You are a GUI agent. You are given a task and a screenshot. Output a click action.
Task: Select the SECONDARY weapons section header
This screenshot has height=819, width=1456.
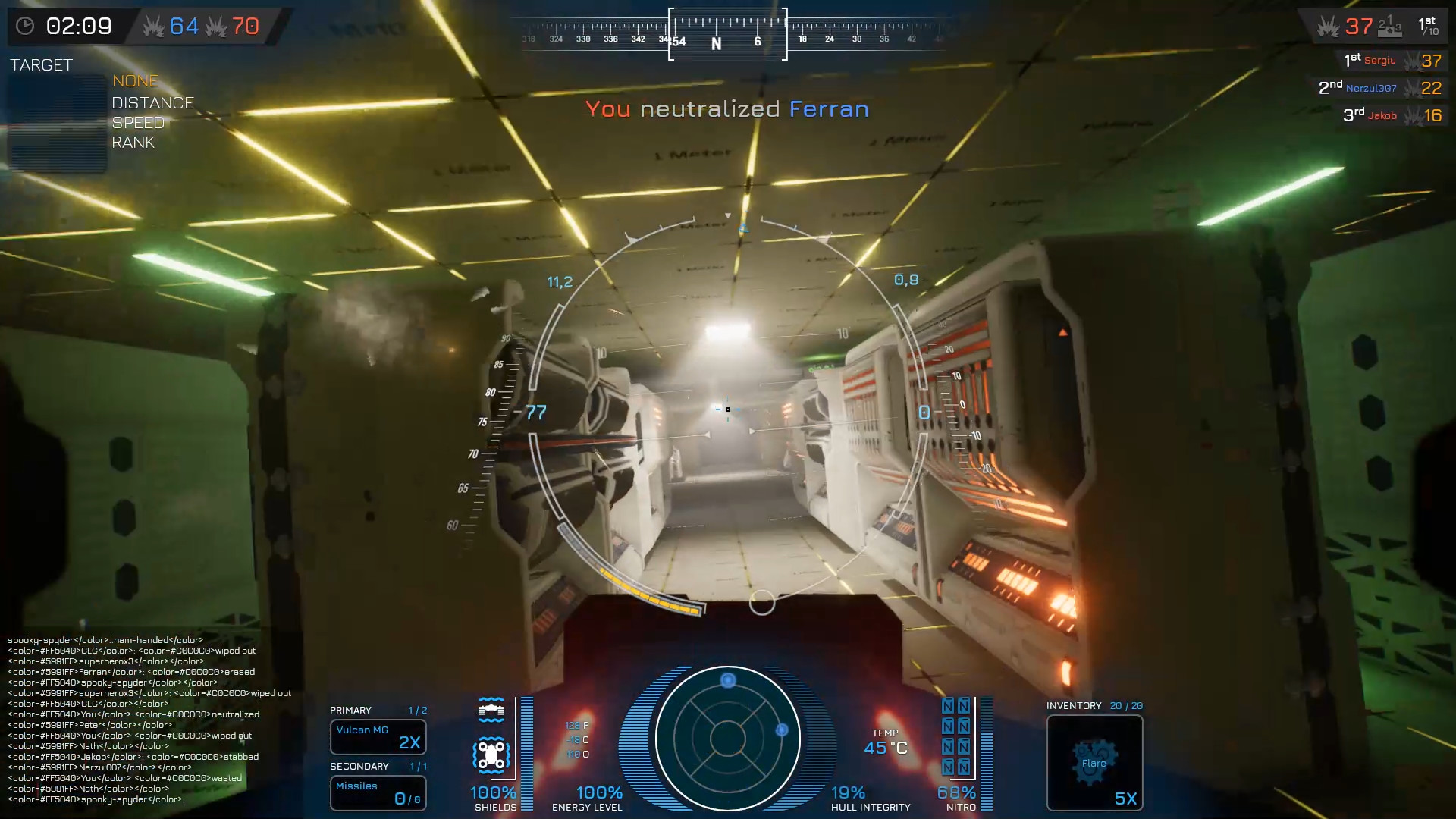click(x=358, y=766)
